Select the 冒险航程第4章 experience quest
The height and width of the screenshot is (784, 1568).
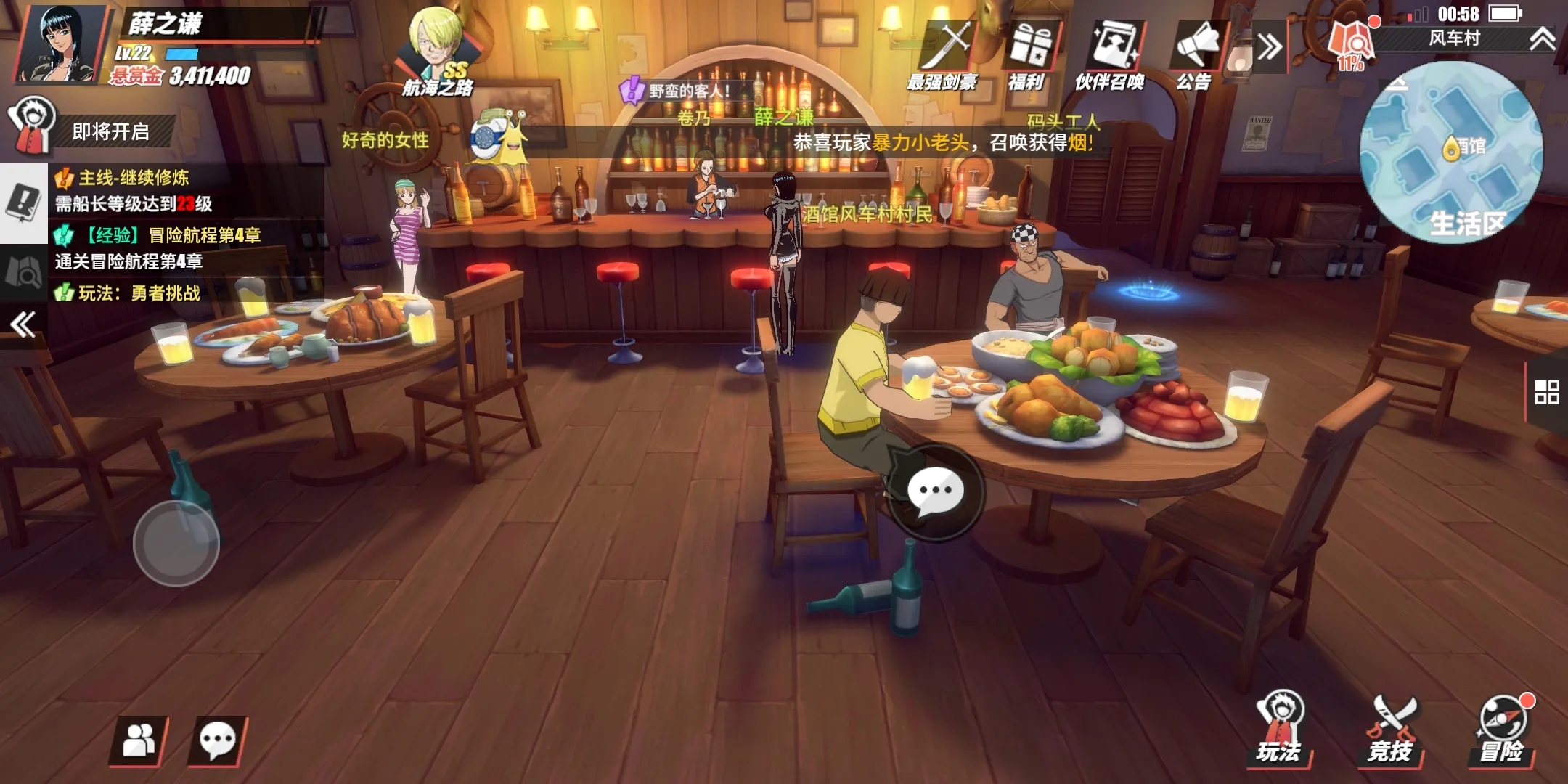click(x=157, y=248)
